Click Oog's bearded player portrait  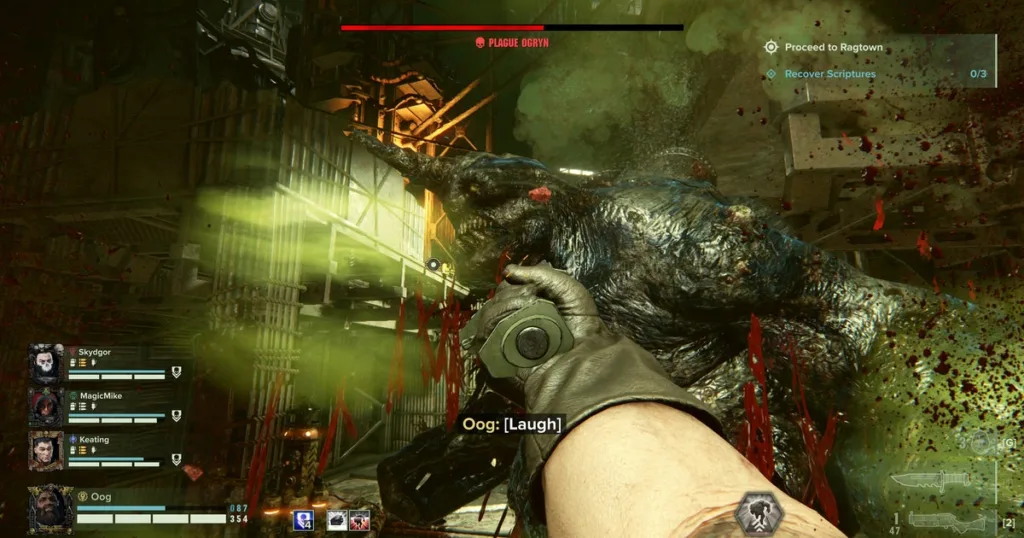[x=50, y=506]
